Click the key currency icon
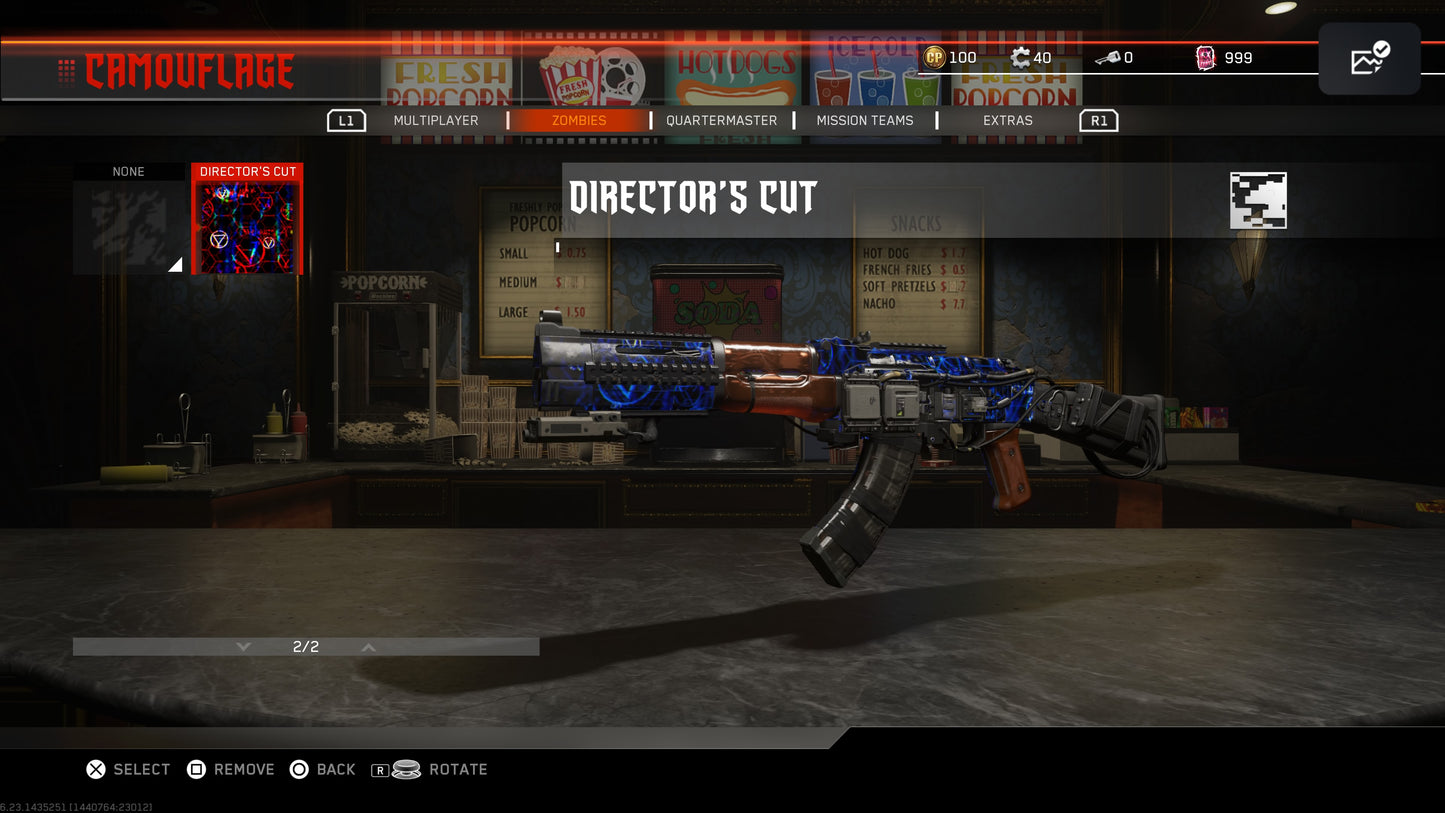The height and width of the screenshot is (813, 1445). point(1107,57)
